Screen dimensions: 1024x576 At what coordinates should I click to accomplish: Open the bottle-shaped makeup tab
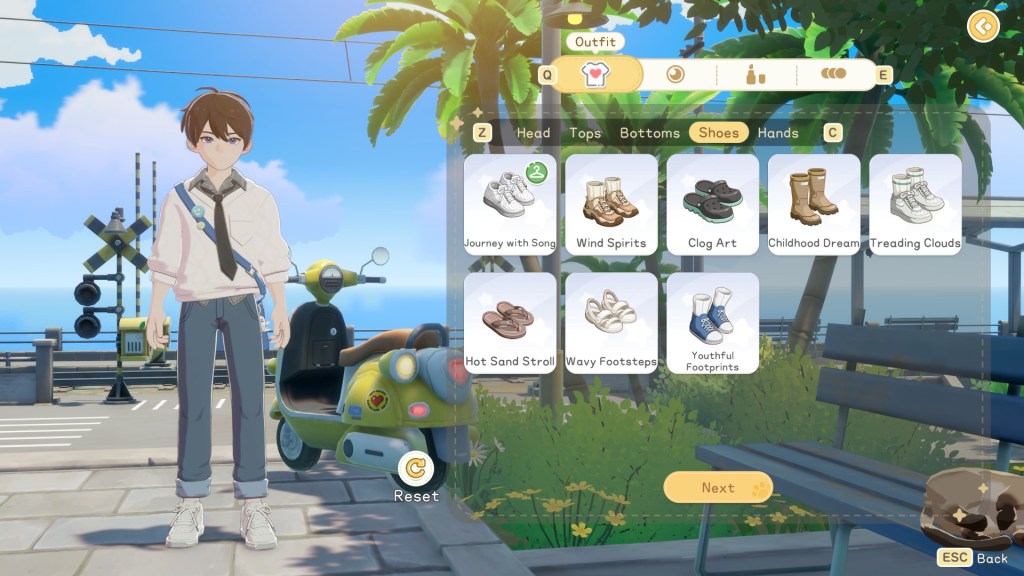(755, 73)
